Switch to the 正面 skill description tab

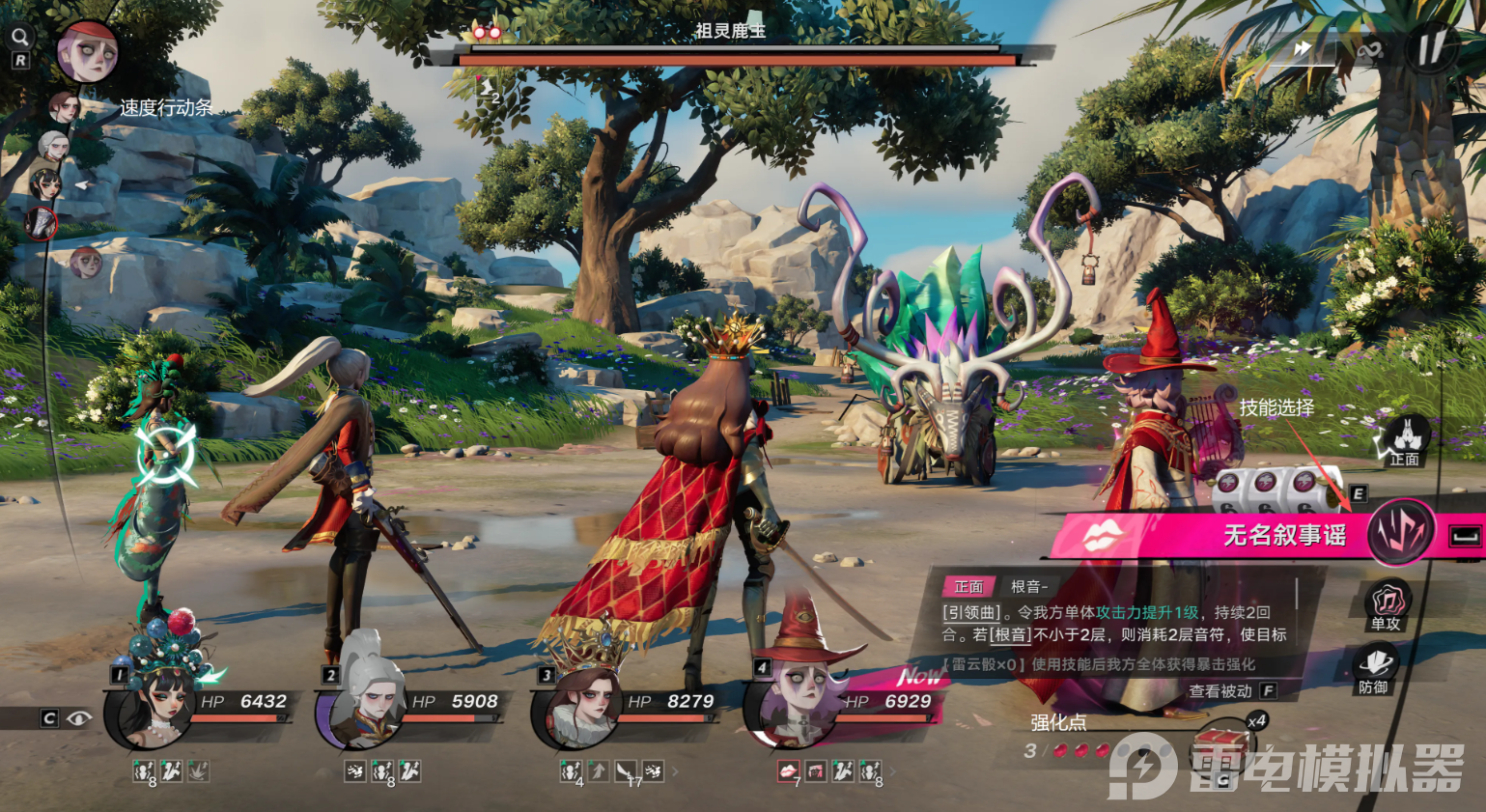[968, 586]
